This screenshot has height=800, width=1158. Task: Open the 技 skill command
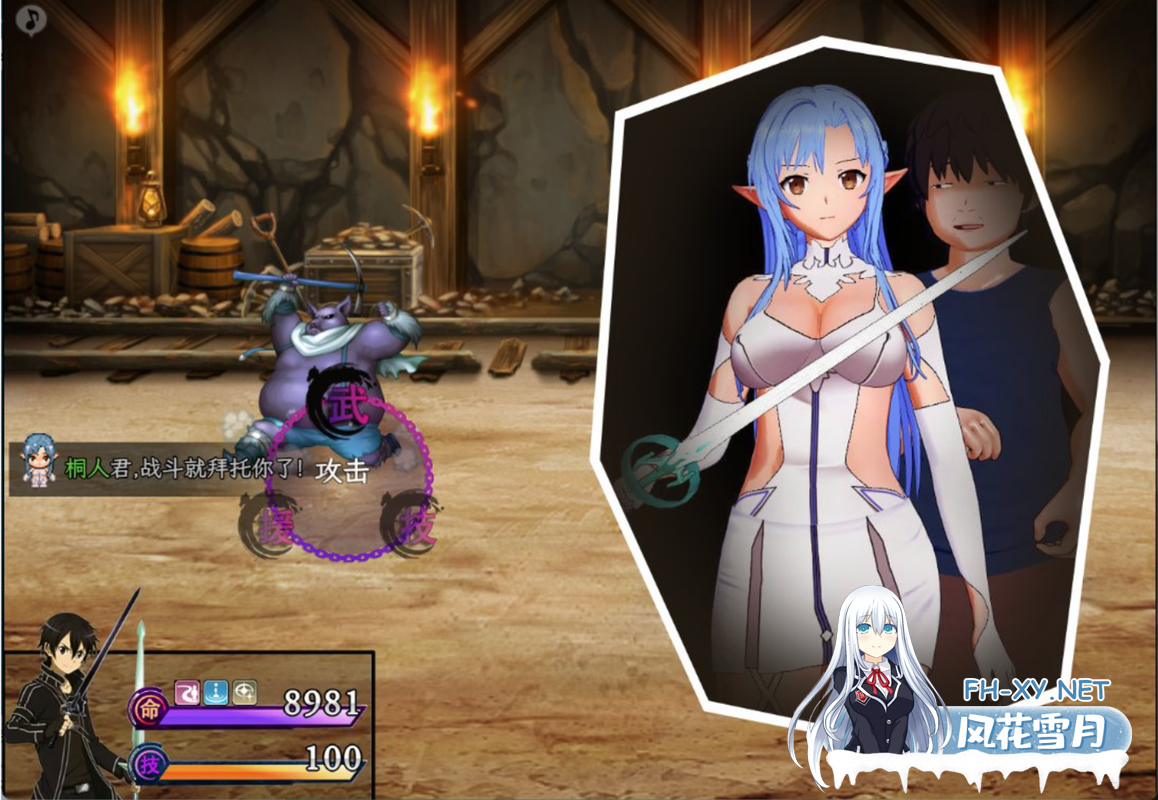point(416,526)
